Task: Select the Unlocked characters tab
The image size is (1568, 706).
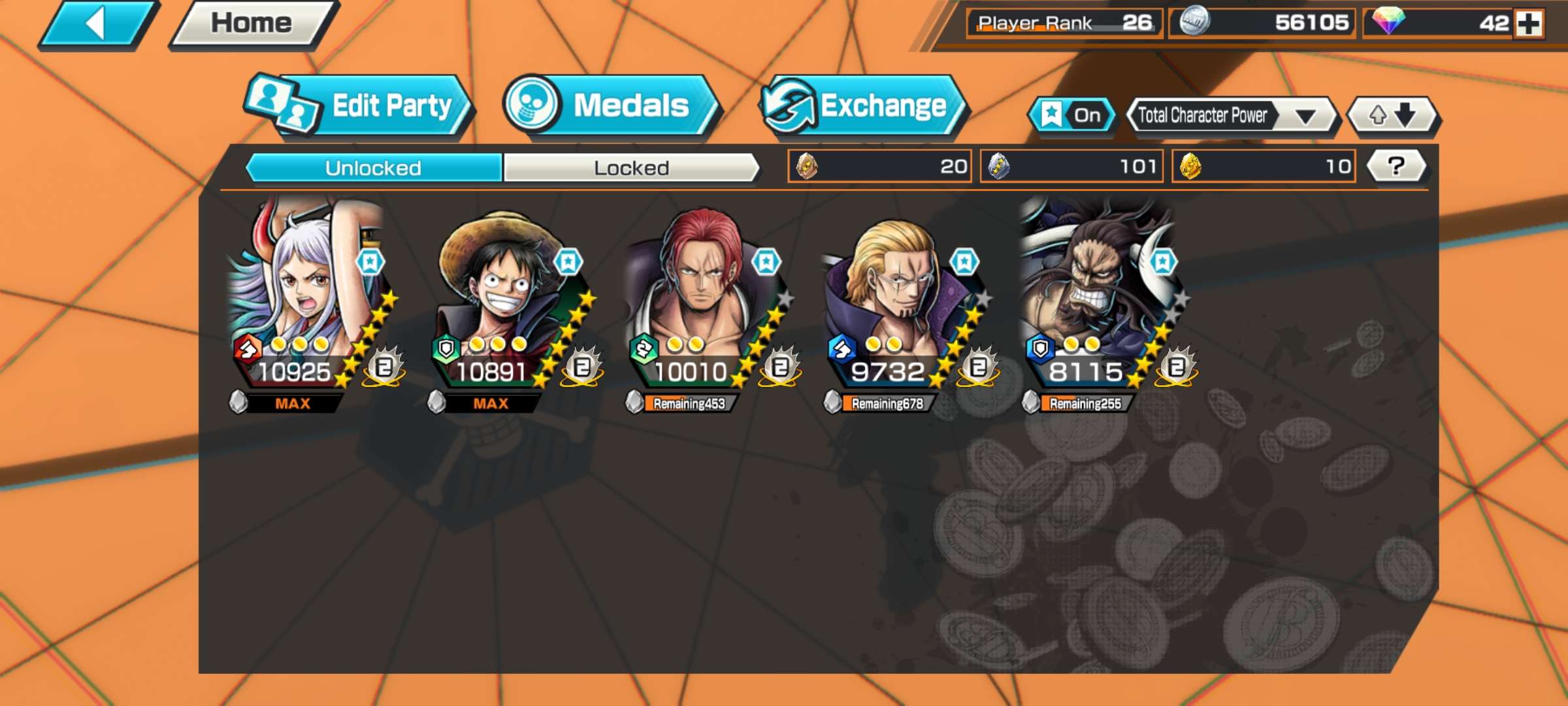Action: 374,168
